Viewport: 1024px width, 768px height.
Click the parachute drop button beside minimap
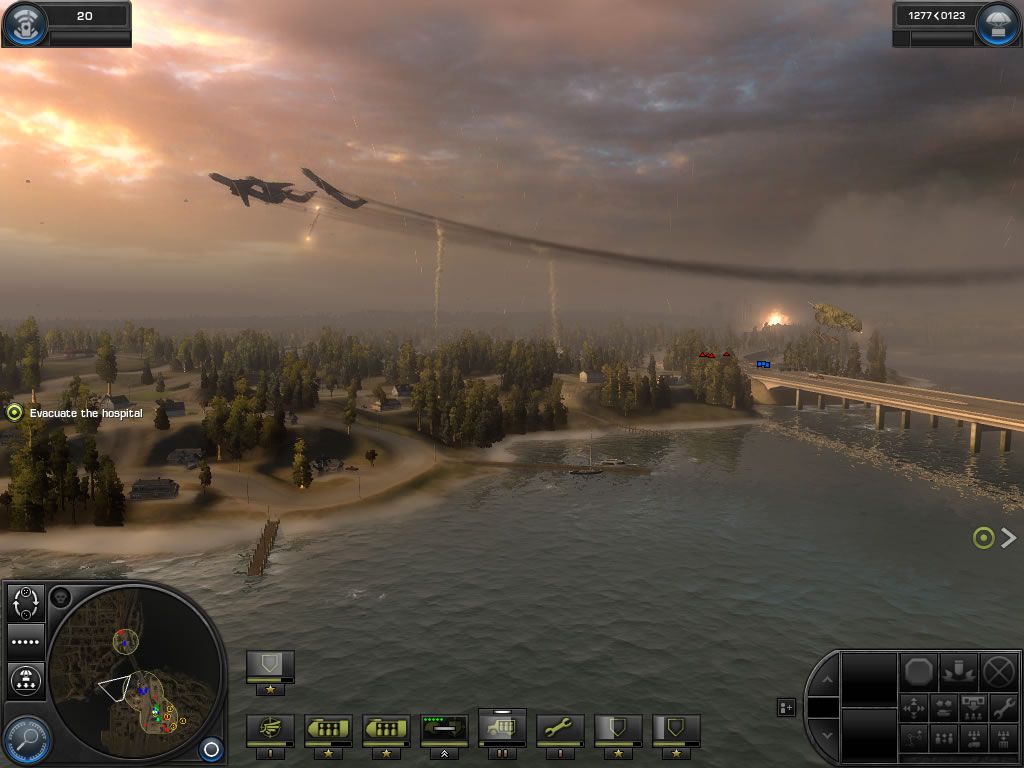coord(25,681)
